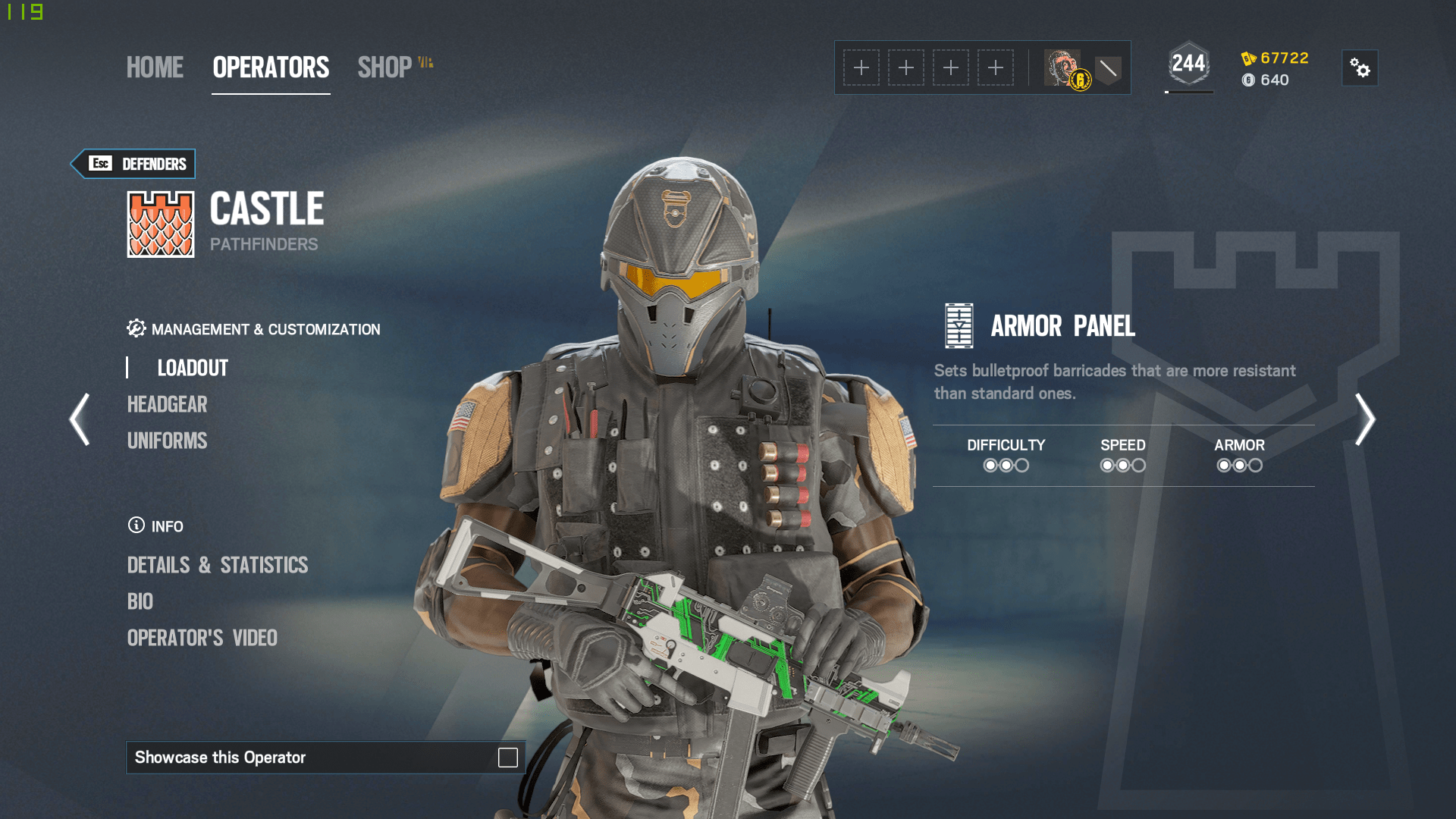The height and width of the screenshot is (819, 1456).
Task: Open the HEADGEAR customization menu
Action: point(168,404)
